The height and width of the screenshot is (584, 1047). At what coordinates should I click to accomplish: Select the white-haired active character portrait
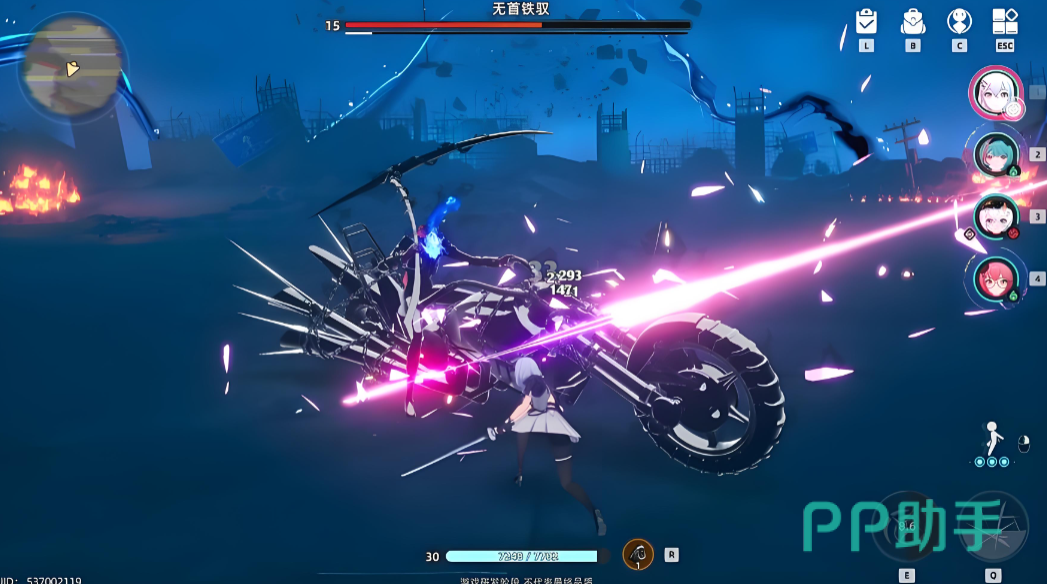995,92
